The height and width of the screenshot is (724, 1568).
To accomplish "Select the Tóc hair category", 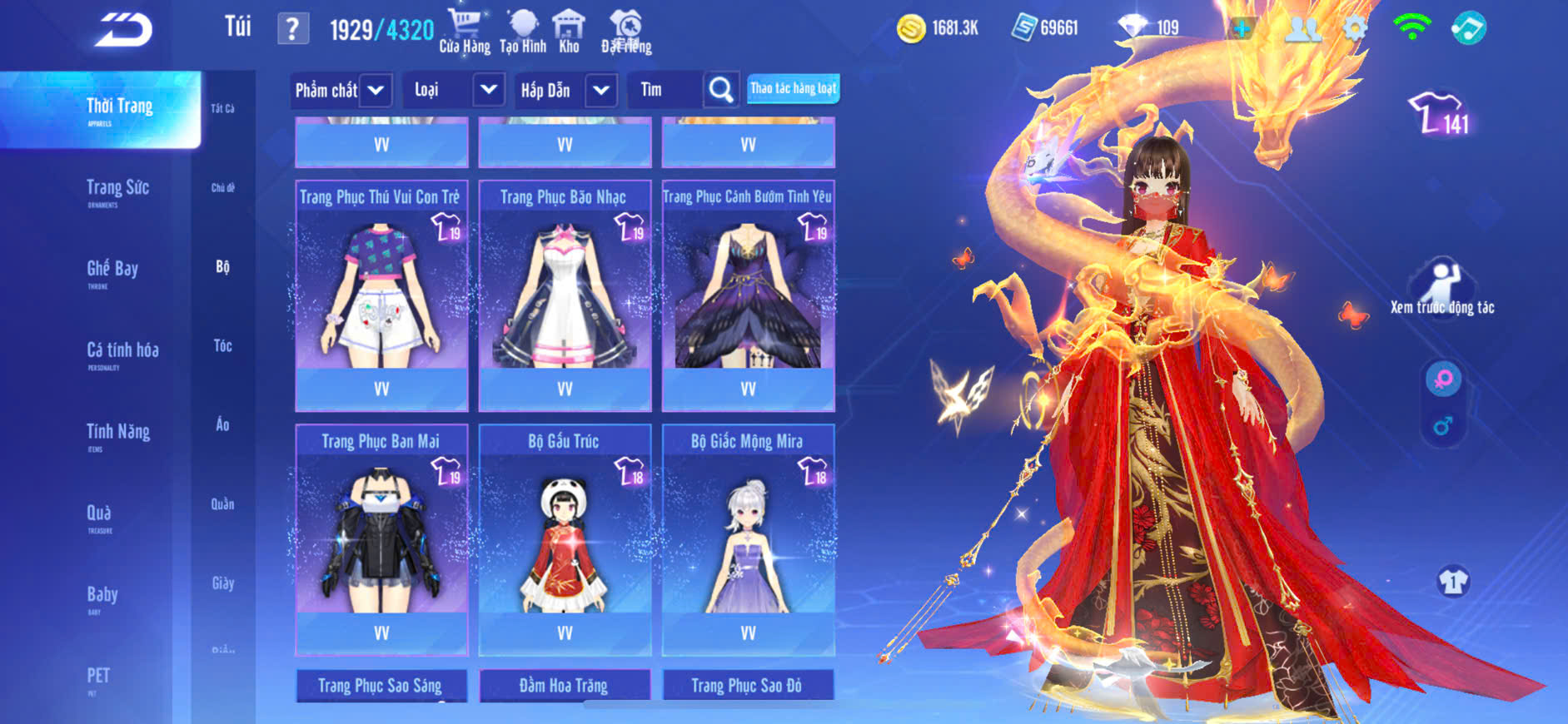I will pos(222,345).
